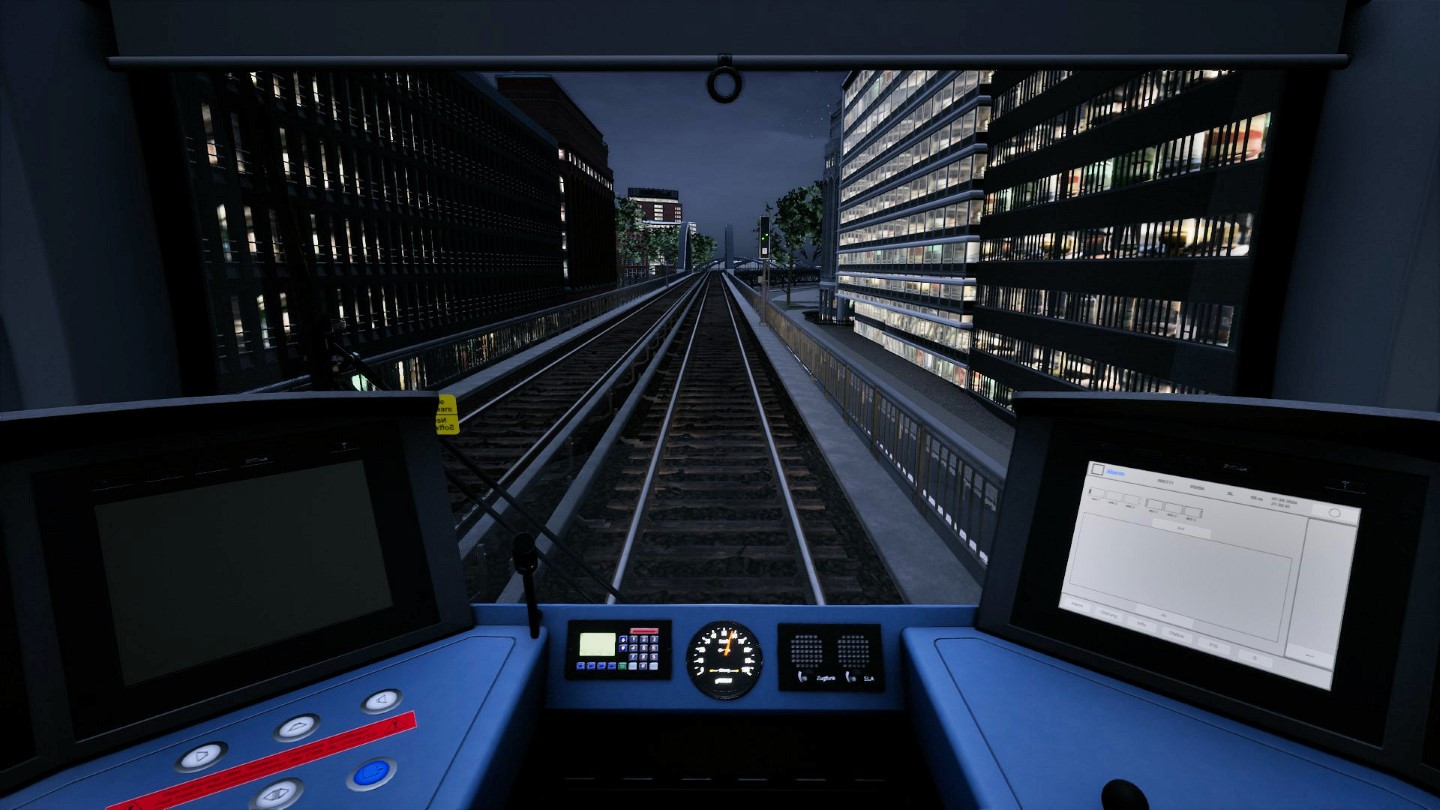Screen dimensions: 1440x810
Task: Tap the white right-pointing triangle button
Action: click(201, 755)
